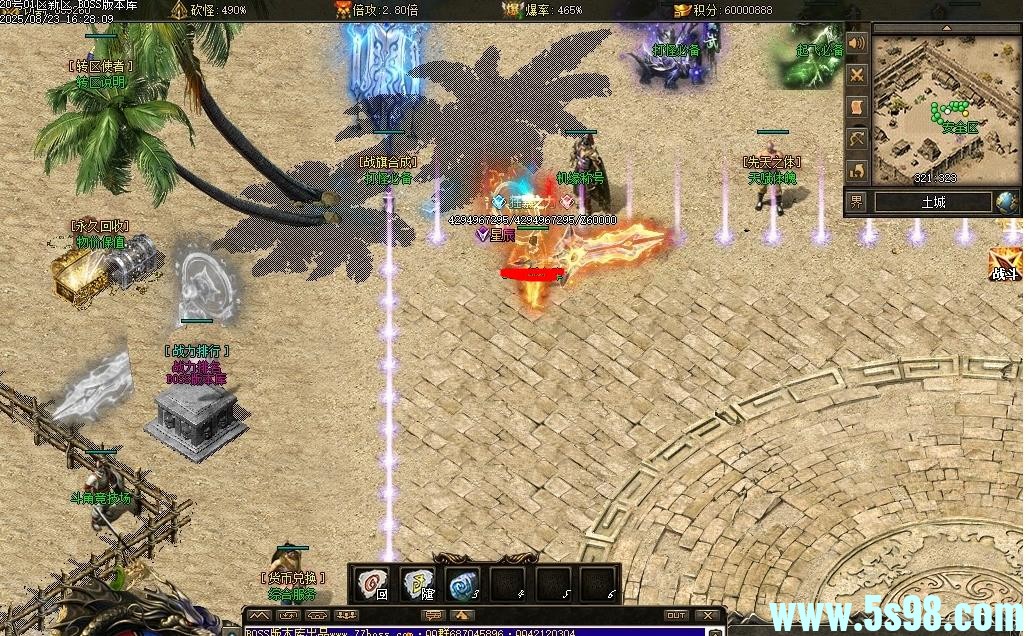
Task: Select the blue swirl item in hotbar slot 3
Action: 461,583
